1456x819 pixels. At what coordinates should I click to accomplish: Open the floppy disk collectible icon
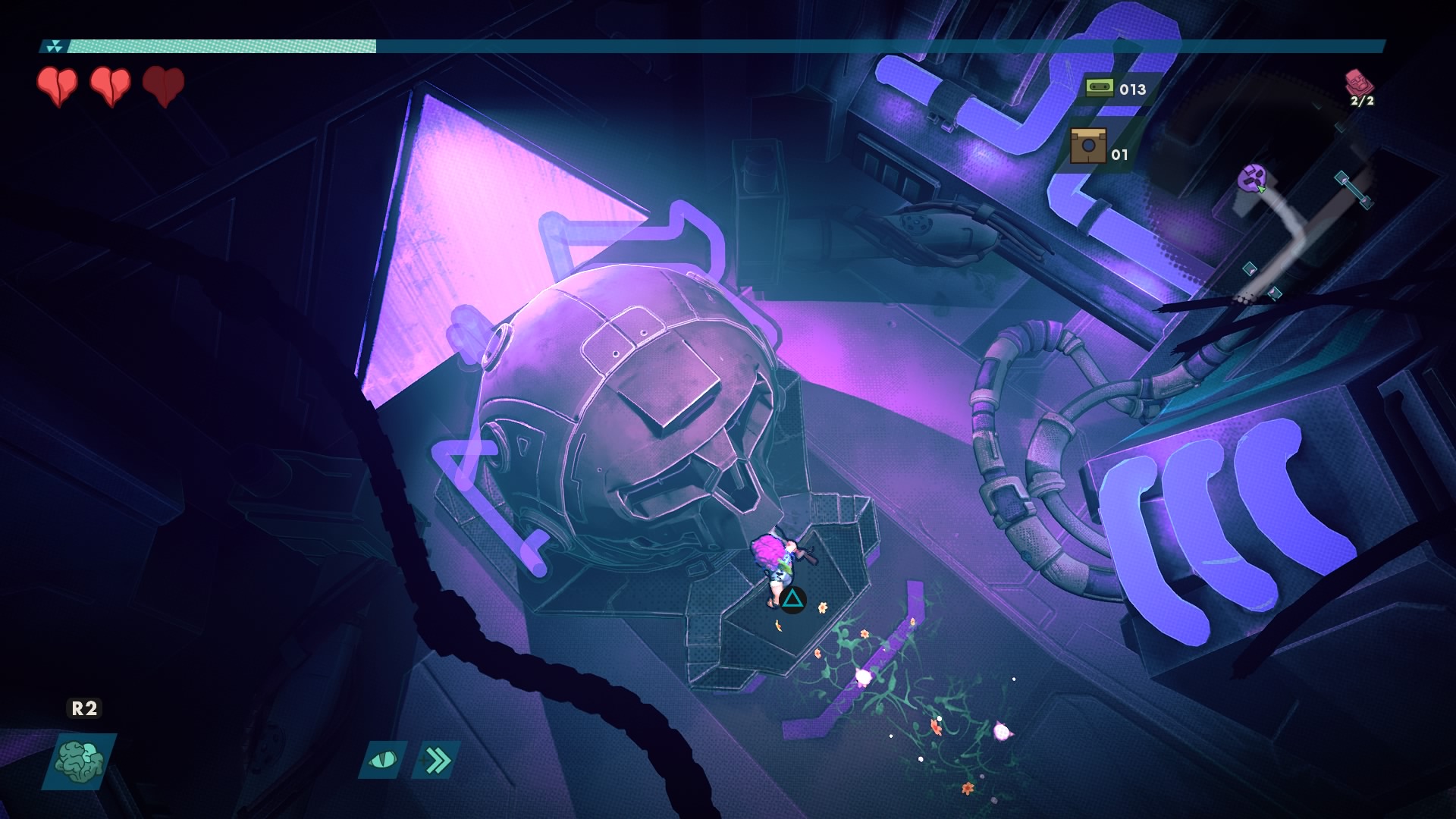[x=1088, y=146]
